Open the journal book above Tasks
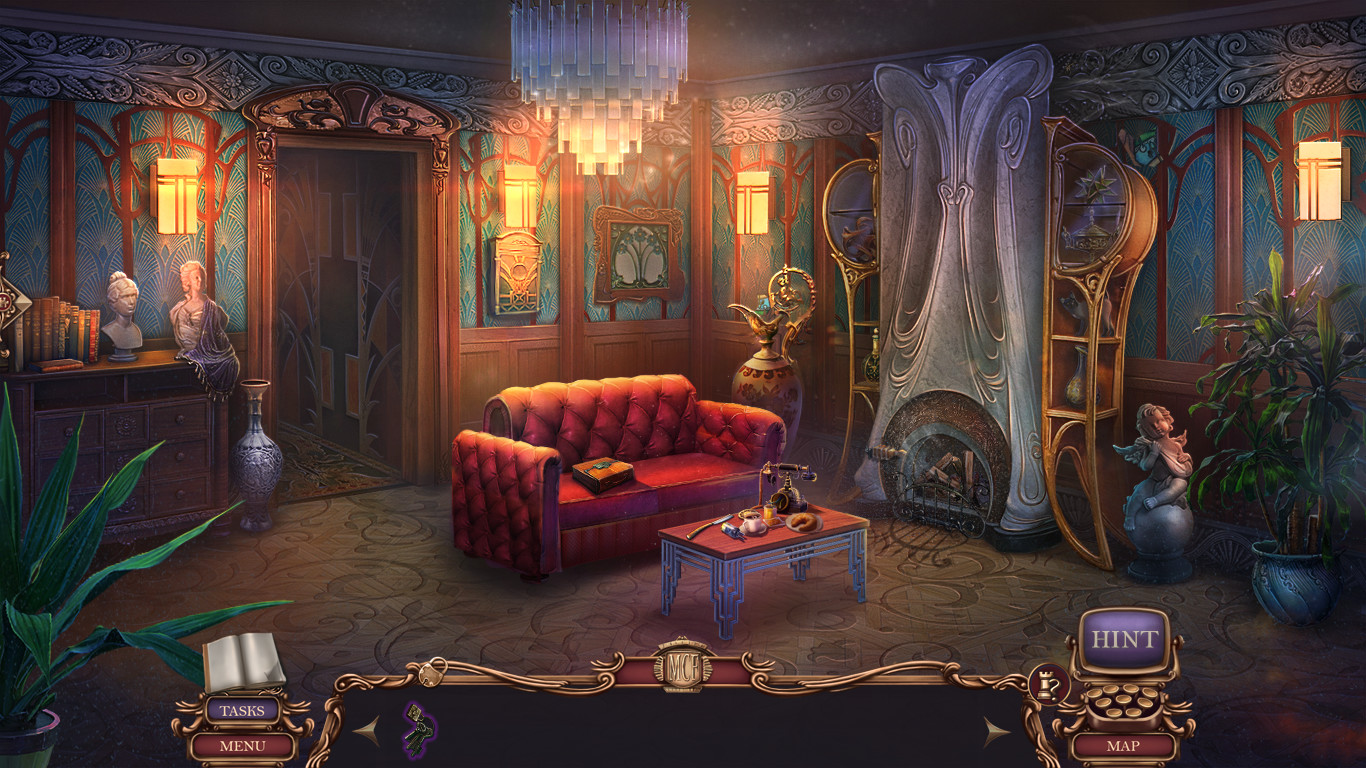Screen dimensions: 1366x768 (240, 660)
